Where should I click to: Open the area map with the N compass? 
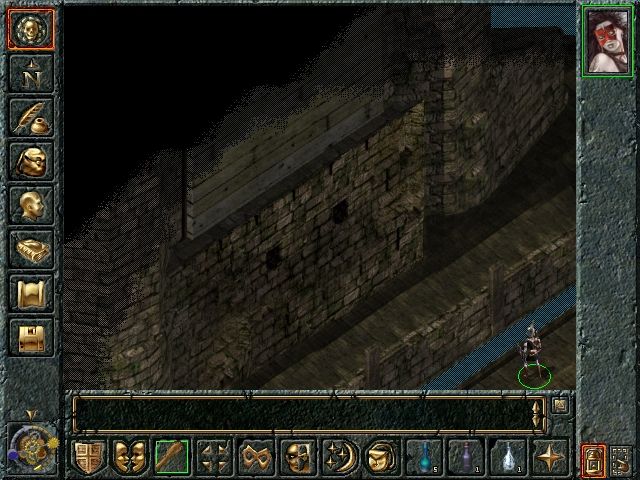[x=30, y=73]
